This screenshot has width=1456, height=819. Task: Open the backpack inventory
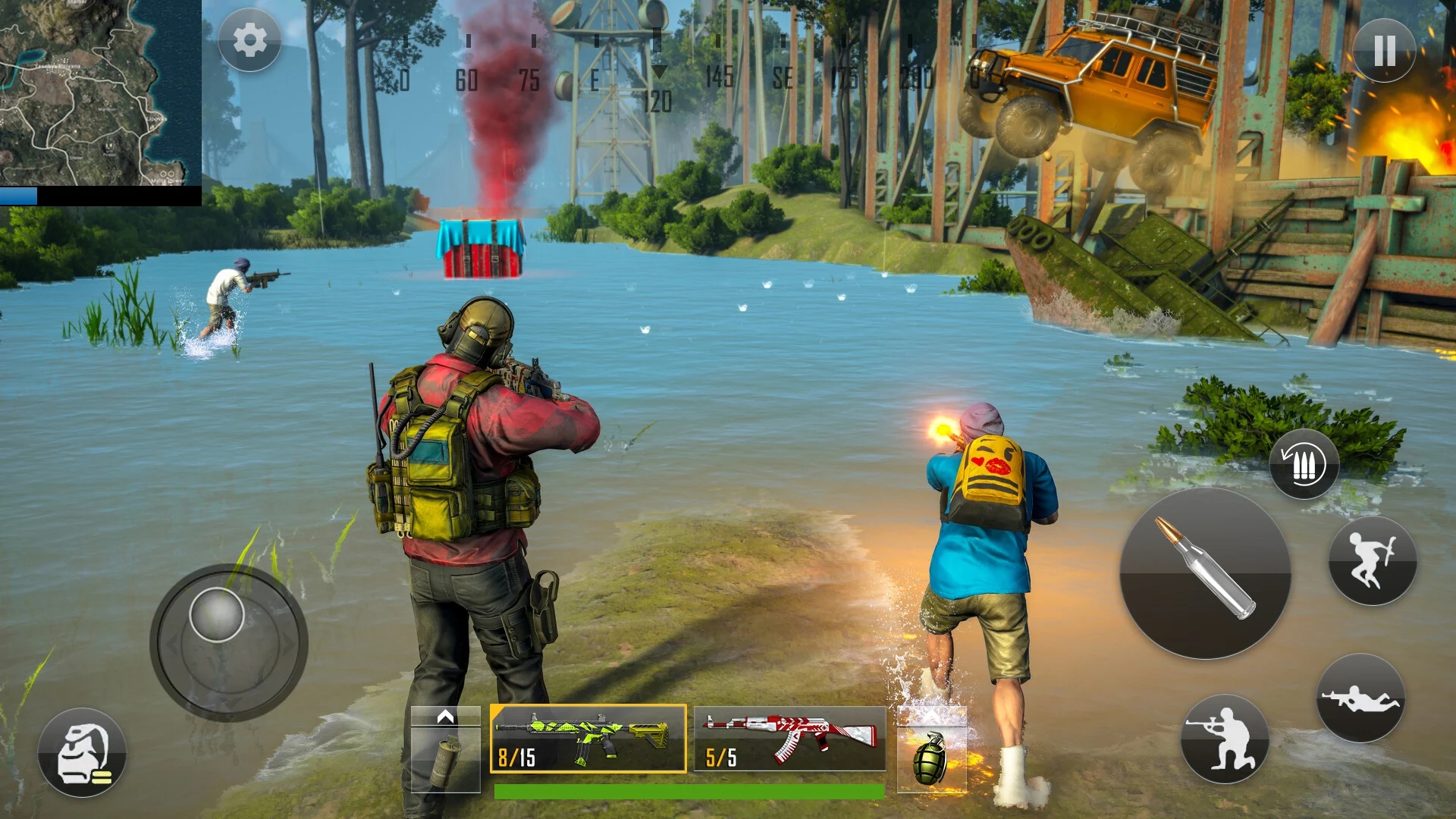[x=82, y=752]
